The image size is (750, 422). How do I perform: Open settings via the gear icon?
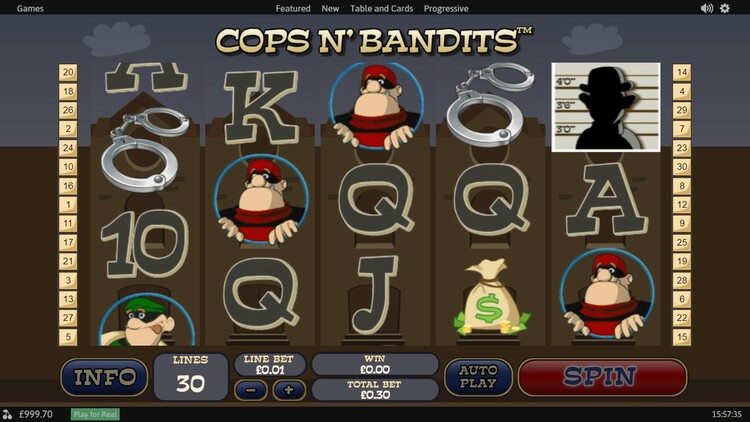click(725, 8)
